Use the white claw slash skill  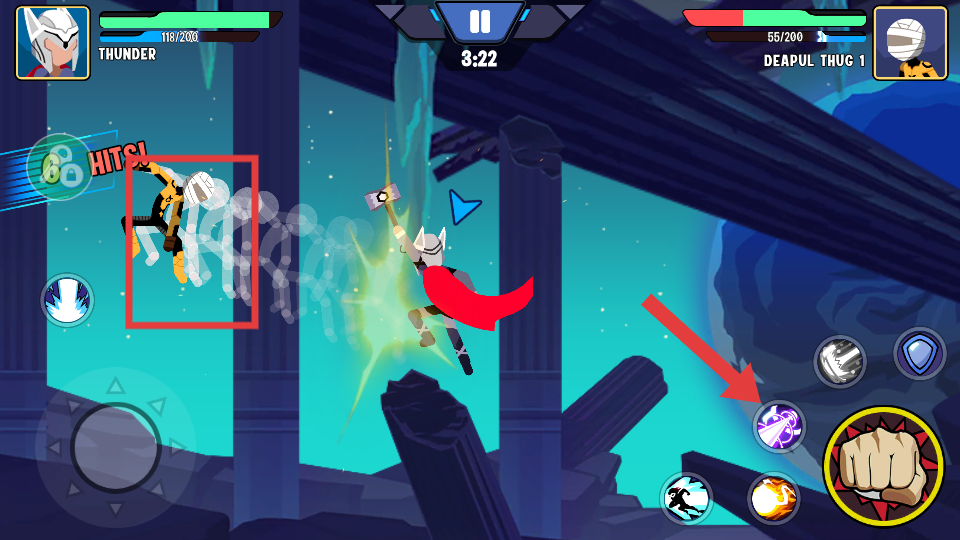coord(839,361)
